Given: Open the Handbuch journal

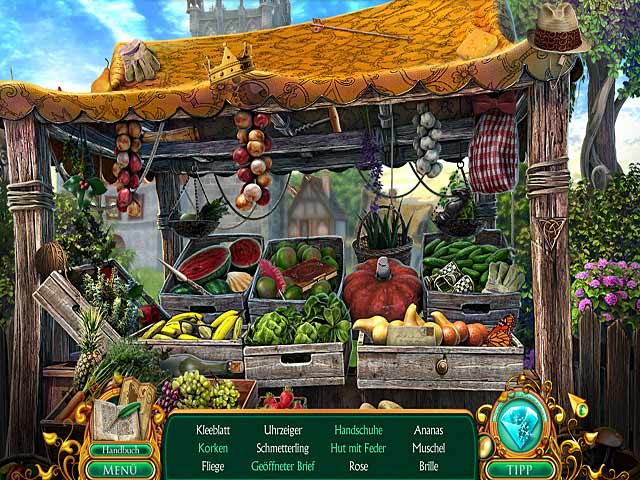Looking at the screenshot, I should pyautogui.click(x=121, y=450).
